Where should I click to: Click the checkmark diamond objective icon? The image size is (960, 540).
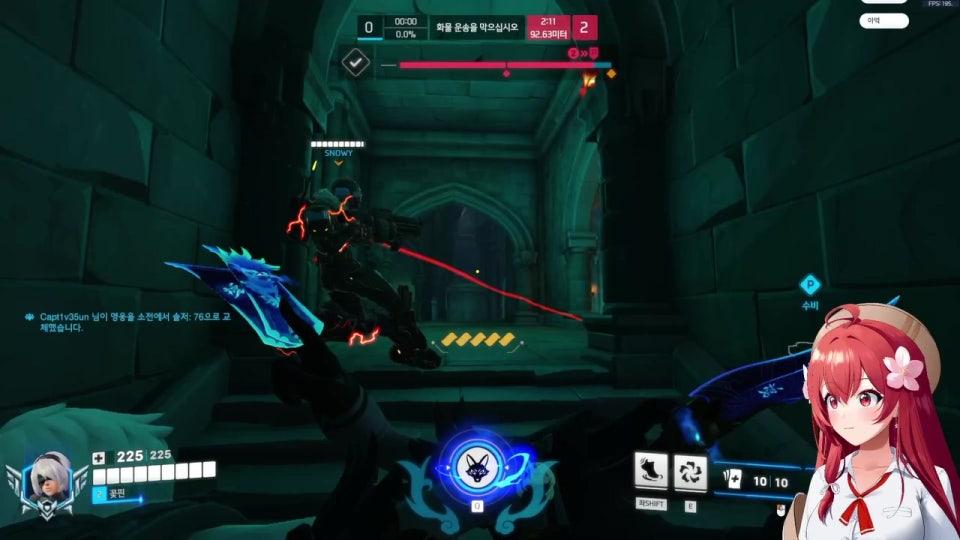point(355,62)
